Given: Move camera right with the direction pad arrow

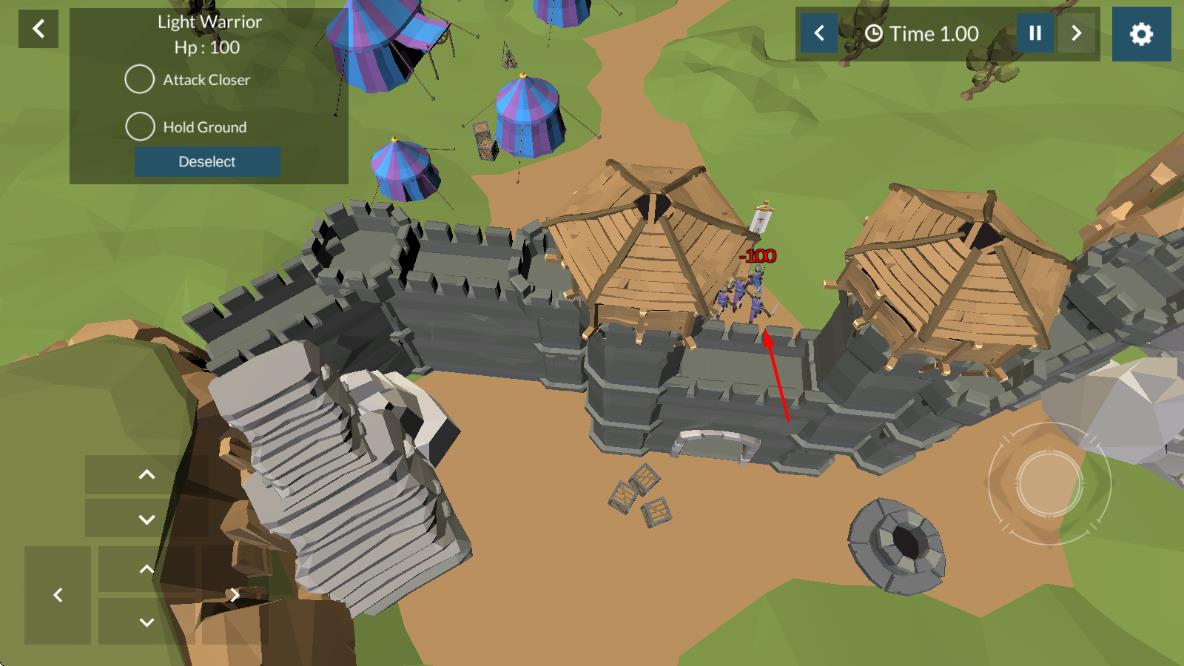Looking at the screenshot, I should [x=234, y=595].
